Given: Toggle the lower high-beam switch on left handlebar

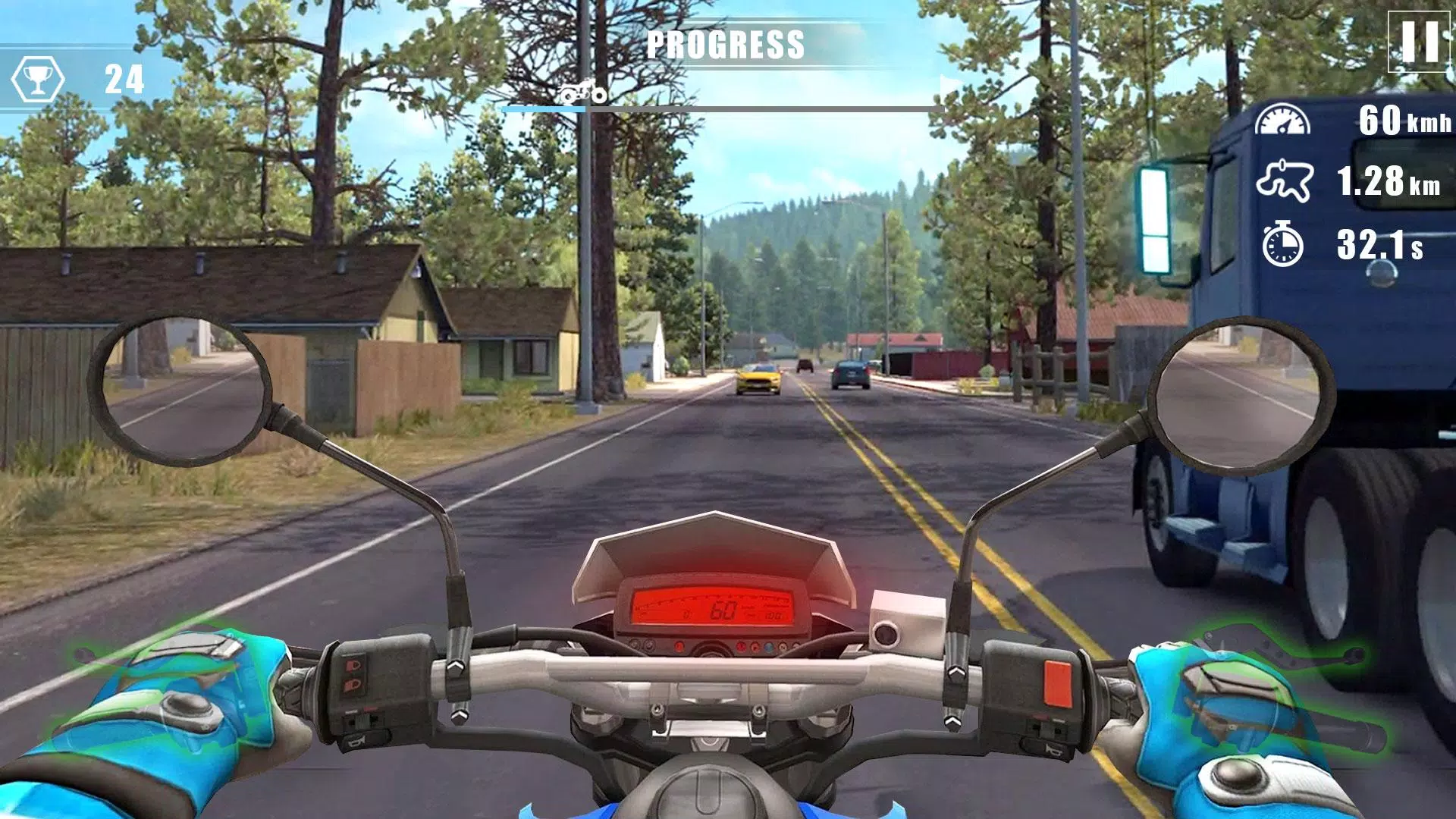Looking at the screenshot, I should [352, 685].
